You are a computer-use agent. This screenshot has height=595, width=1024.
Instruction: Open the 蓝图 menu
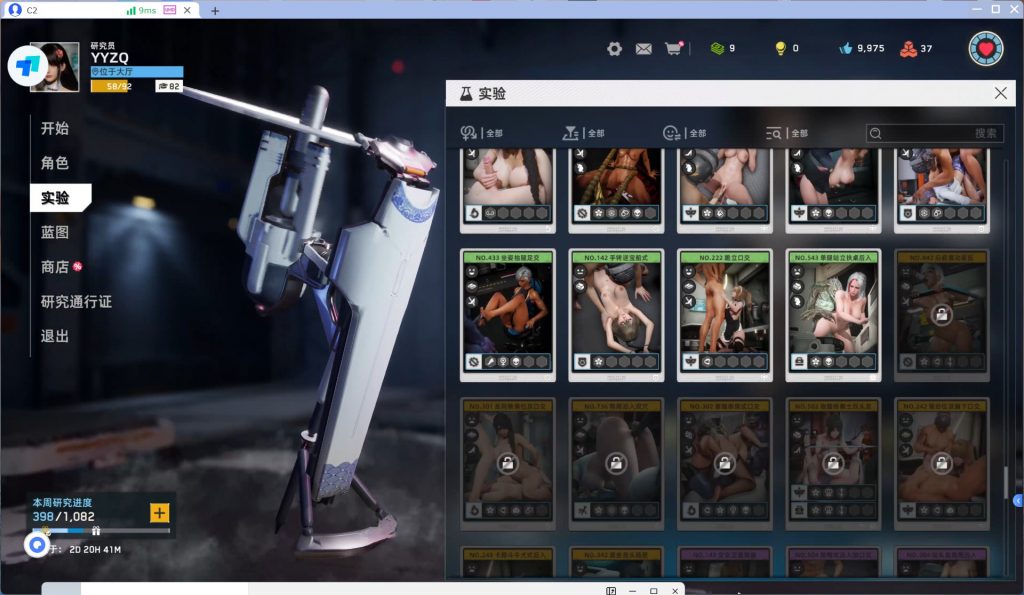click(x=55, y=232)
